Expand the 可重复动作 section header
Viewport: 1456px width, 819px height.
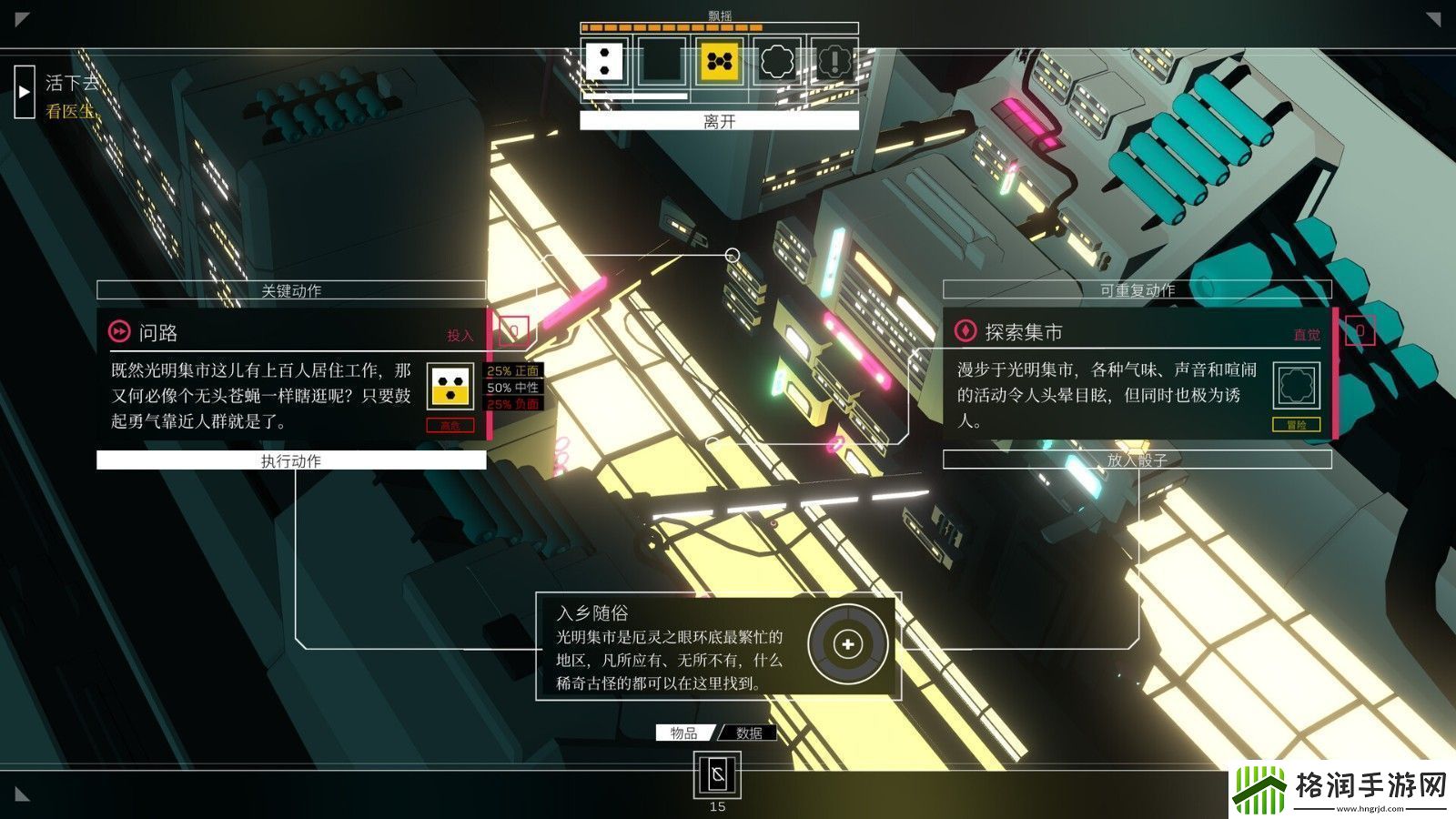[1137, 289]
